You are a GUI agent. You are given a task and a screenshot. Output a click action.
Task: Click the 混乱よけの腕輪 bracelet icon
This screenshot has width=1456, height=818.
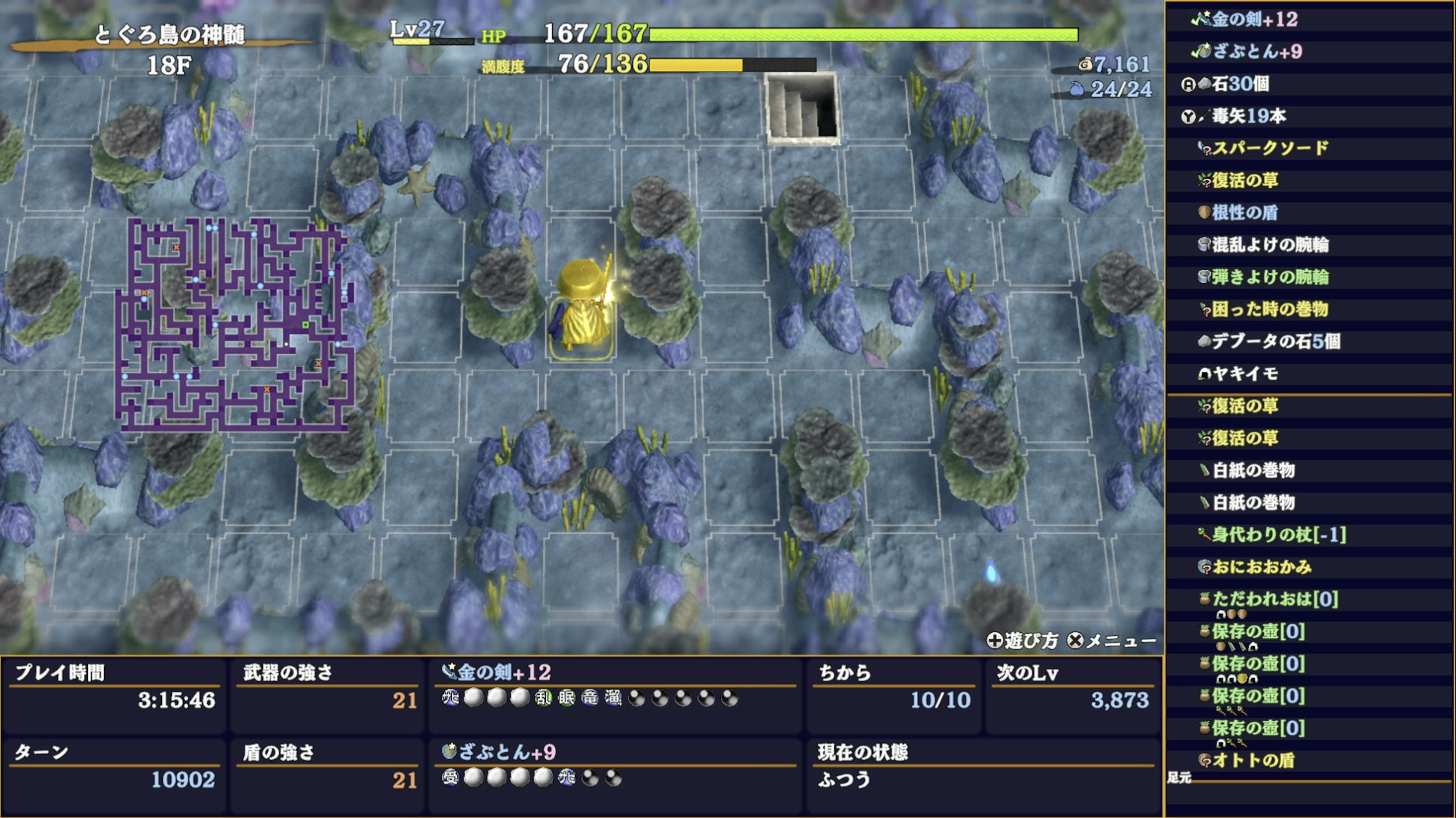tap(1202, 246)
